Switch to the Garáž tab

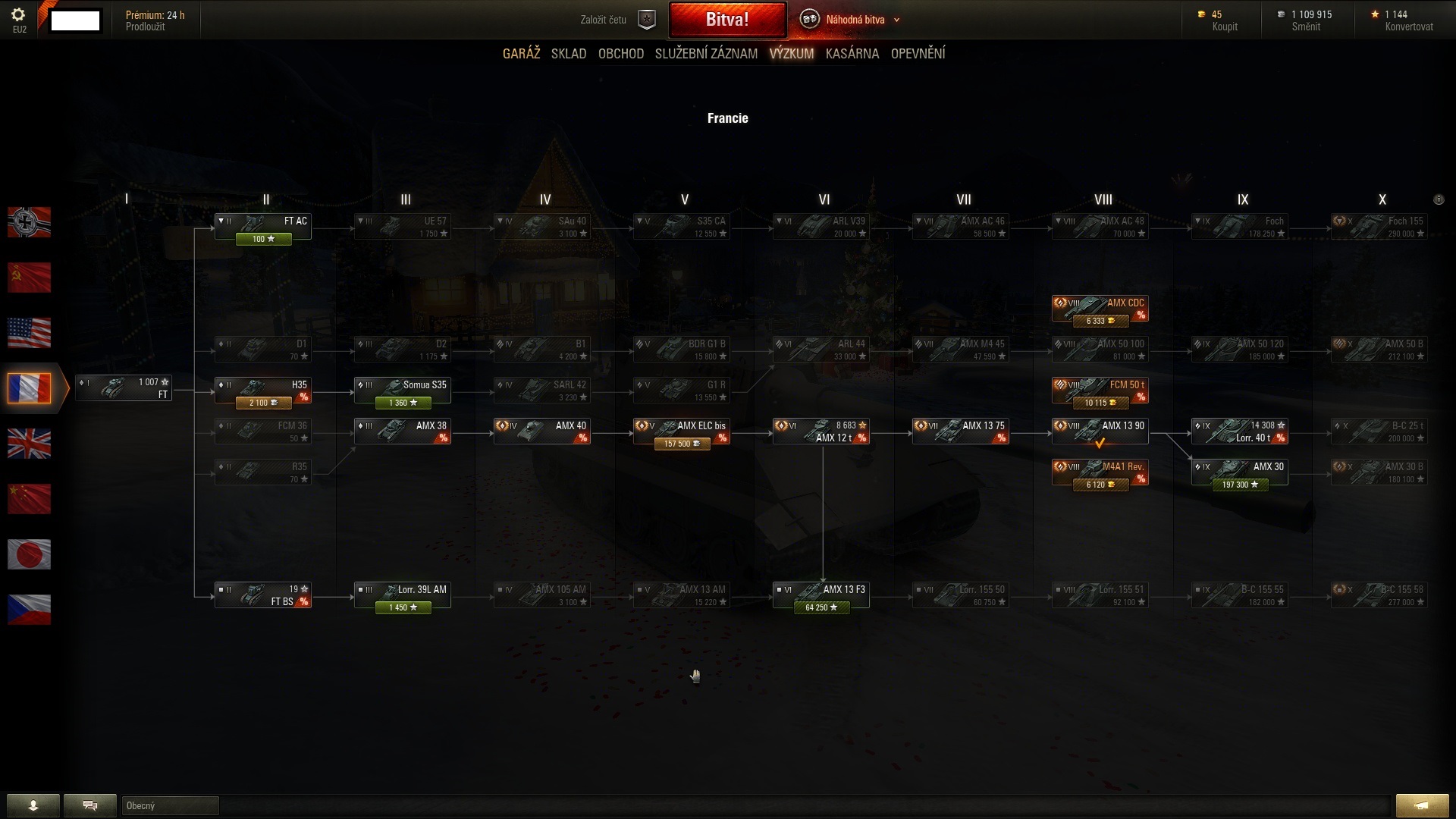(521, 54)
